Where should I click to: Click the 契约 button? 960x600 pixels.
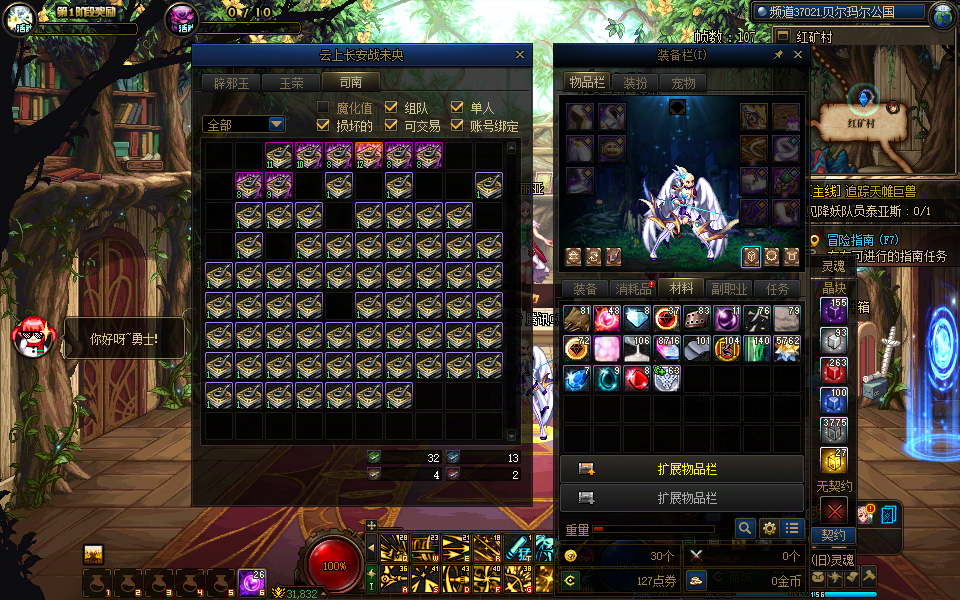point(833,535)
